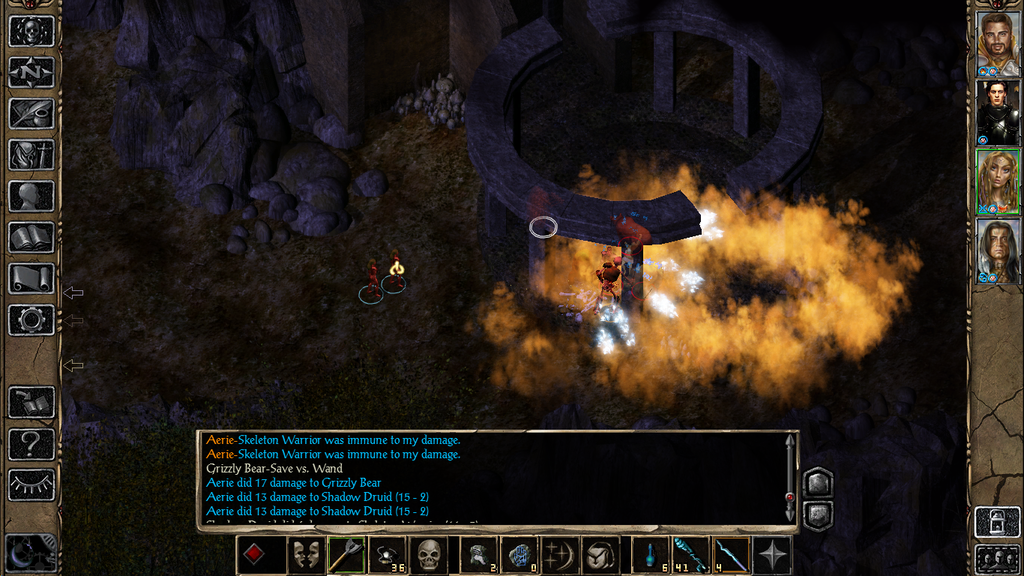The height and width of the screenshot is (576, 1024).
Task: Select Aerie's highlighted portrait
Action: point(997,182)
